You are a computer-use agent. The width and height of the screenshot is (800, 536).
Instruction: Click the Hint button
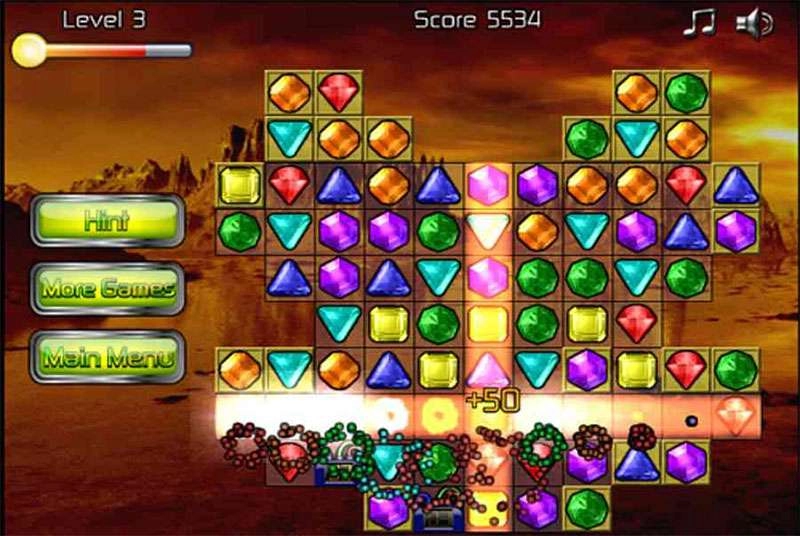click(108, 221)
